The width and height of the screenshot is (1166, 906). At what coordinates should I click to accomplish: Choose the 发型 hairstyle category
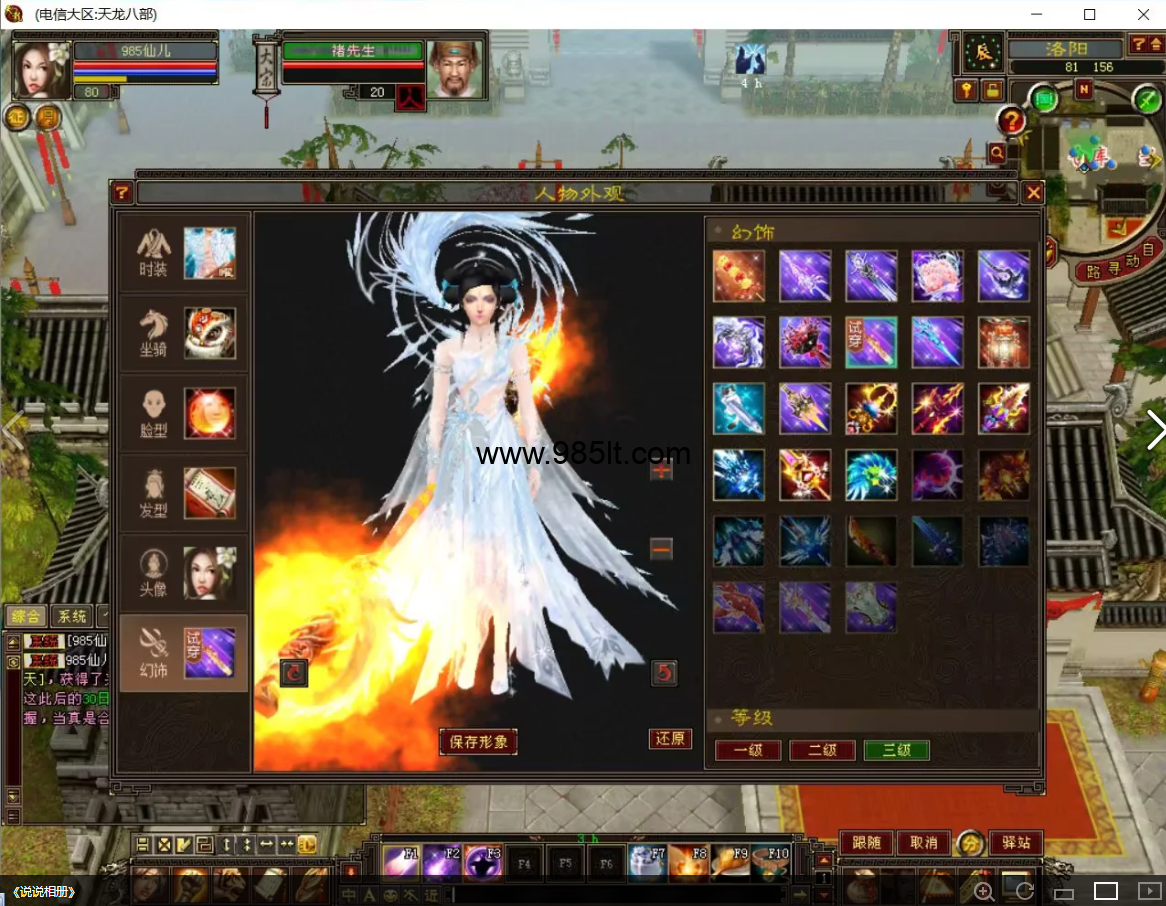click(184, 493)
